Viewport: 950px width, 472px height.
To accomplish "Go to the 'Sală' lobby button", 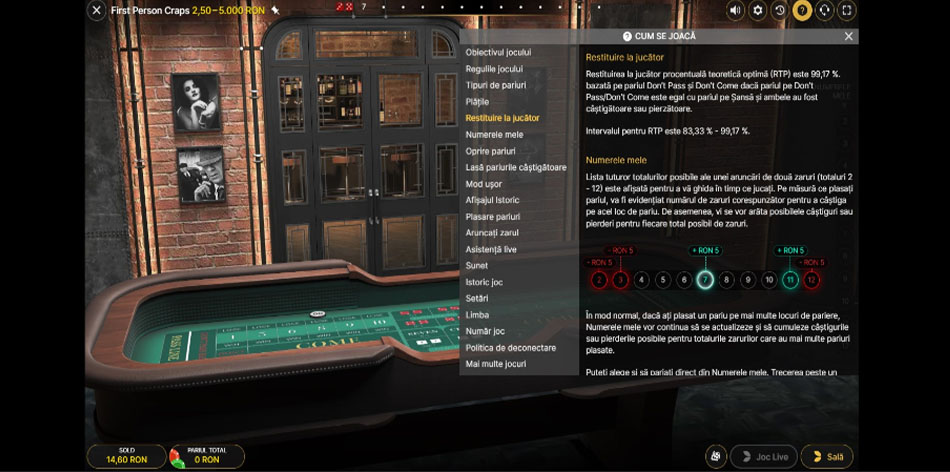I will [827, 457].
